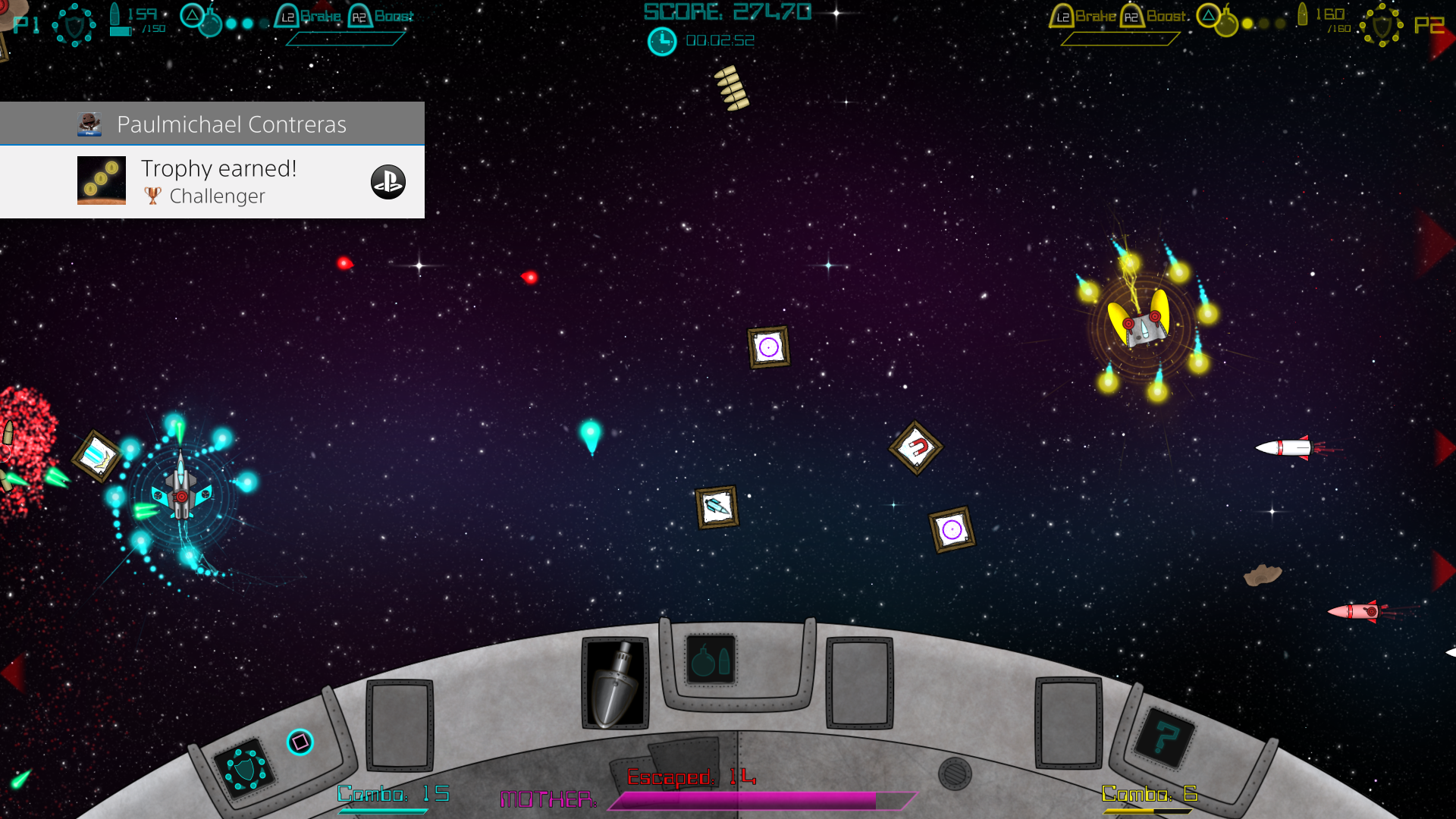Click the timer clock icon below the score

[662, 41]
